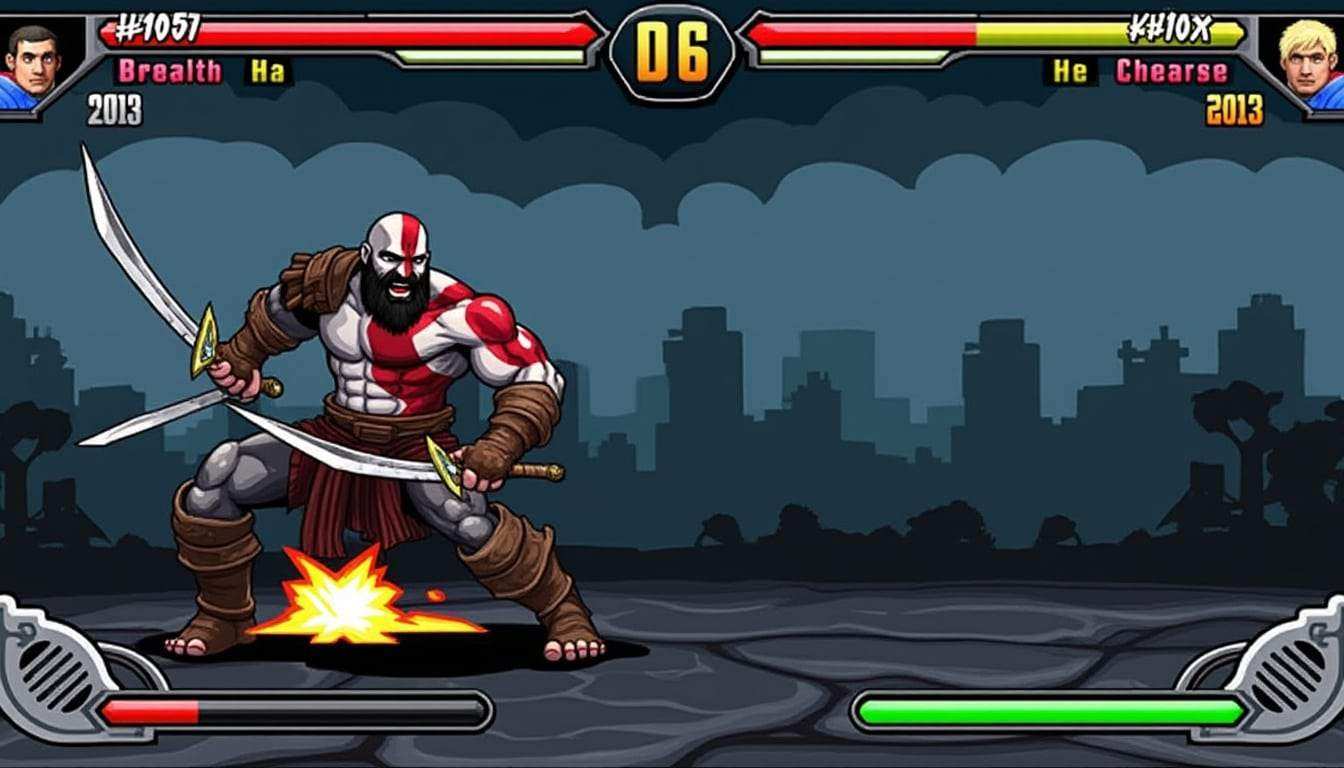The image size is (1344, 768).
Task: Click the round timer badge showing 06
Action: pos(671,55)
